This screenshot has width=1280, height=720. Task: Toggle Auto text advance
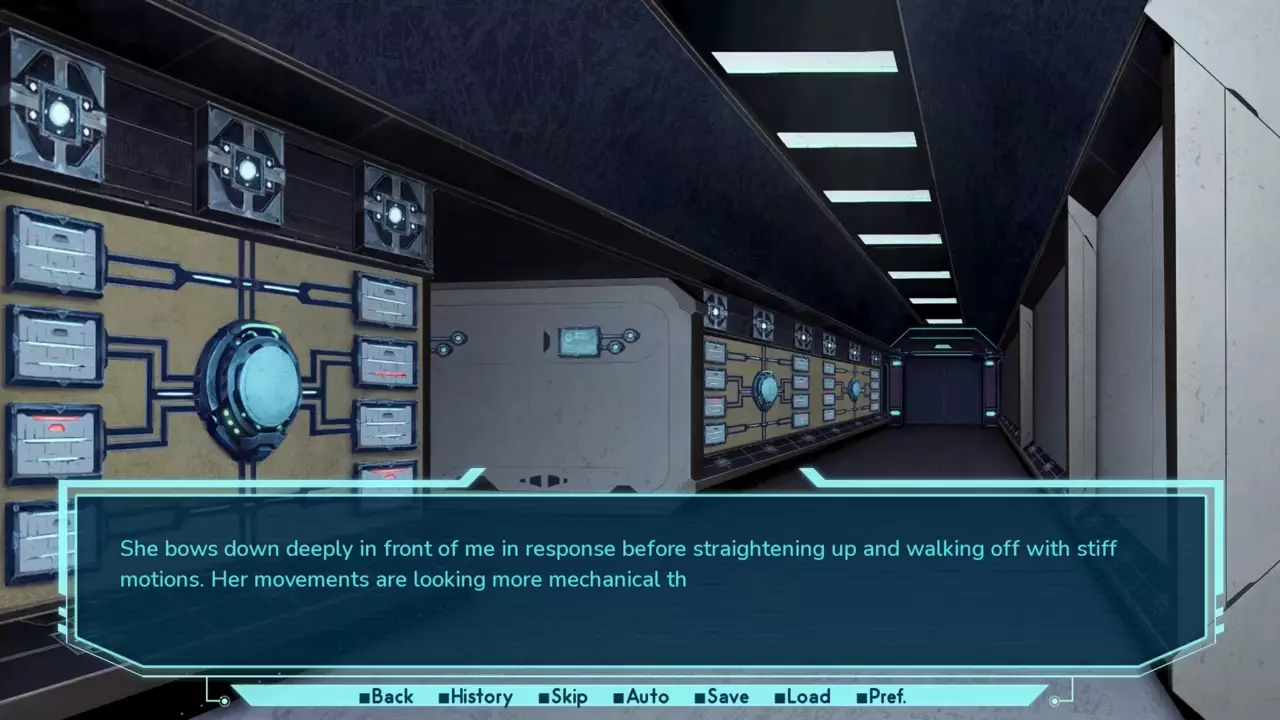641,697
